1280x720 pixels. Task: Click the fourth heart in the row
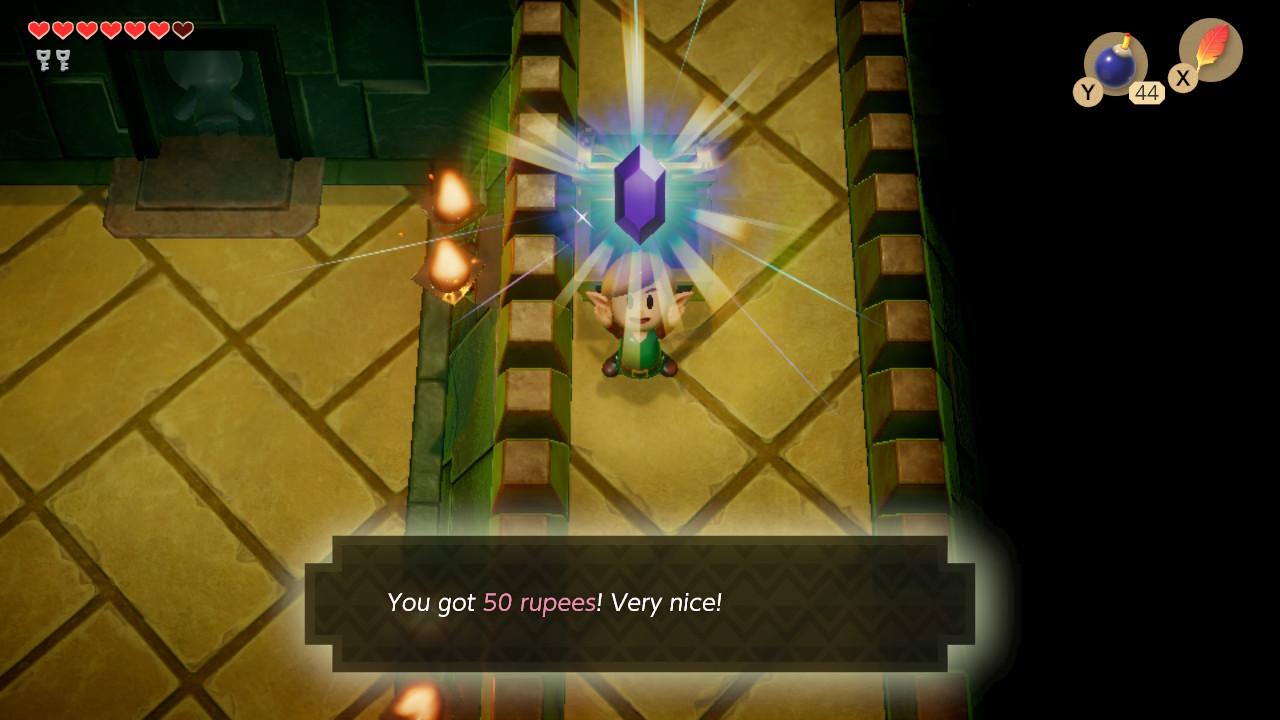click(110, 30)
